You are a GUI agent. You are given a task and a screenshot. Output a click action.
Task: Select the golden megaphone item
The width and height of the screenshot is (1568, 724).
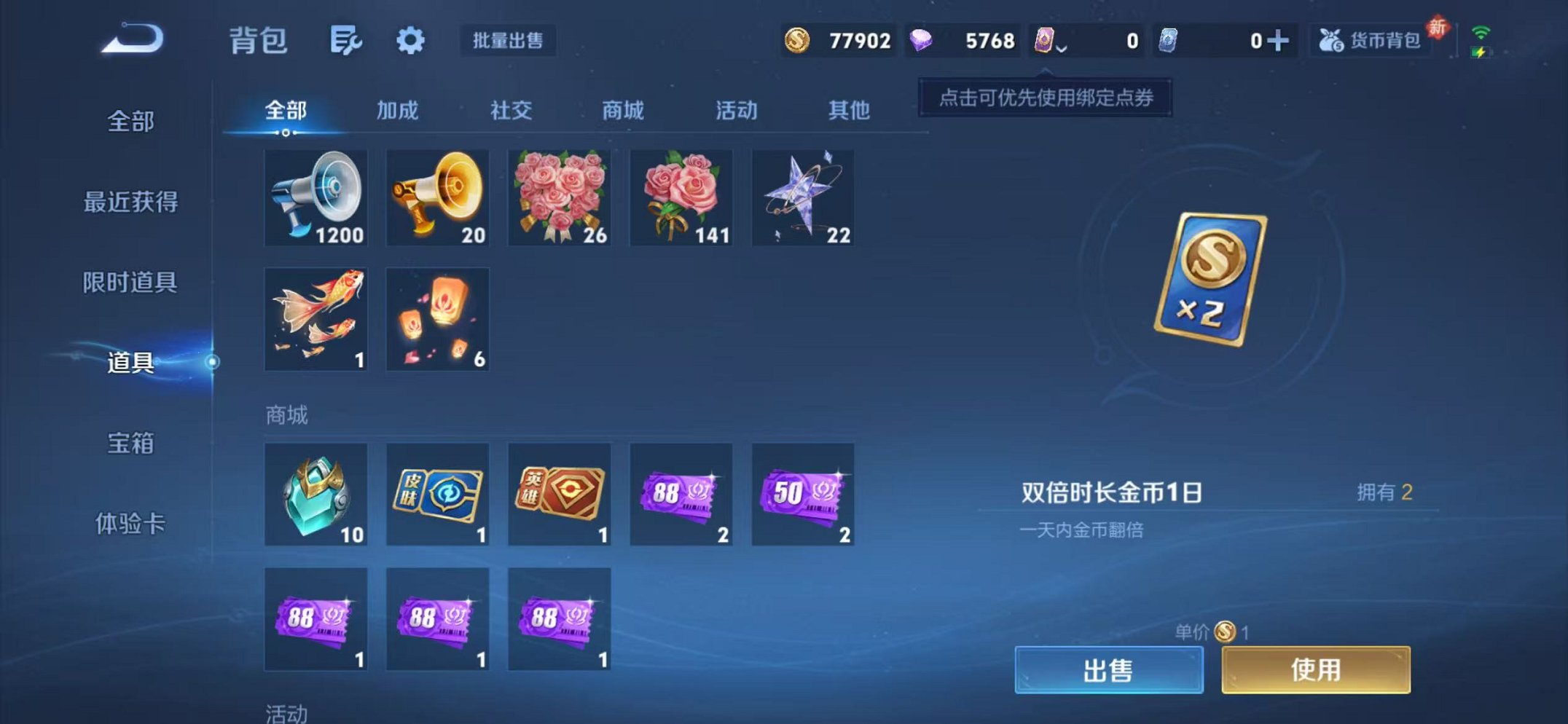[x=437, y=197]
